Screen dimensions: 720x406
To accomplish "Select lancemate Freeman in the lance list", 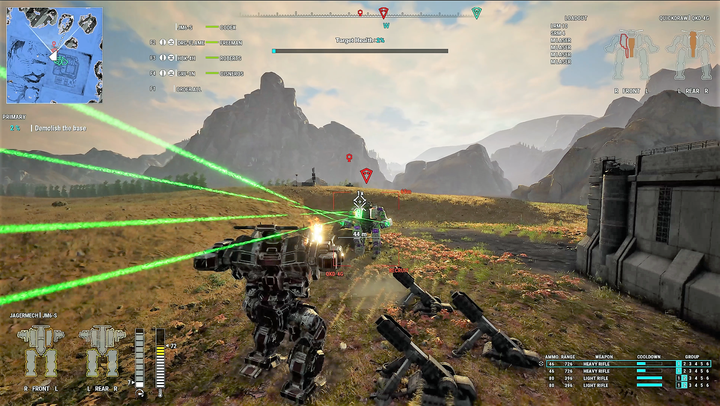I will point(226,43).
